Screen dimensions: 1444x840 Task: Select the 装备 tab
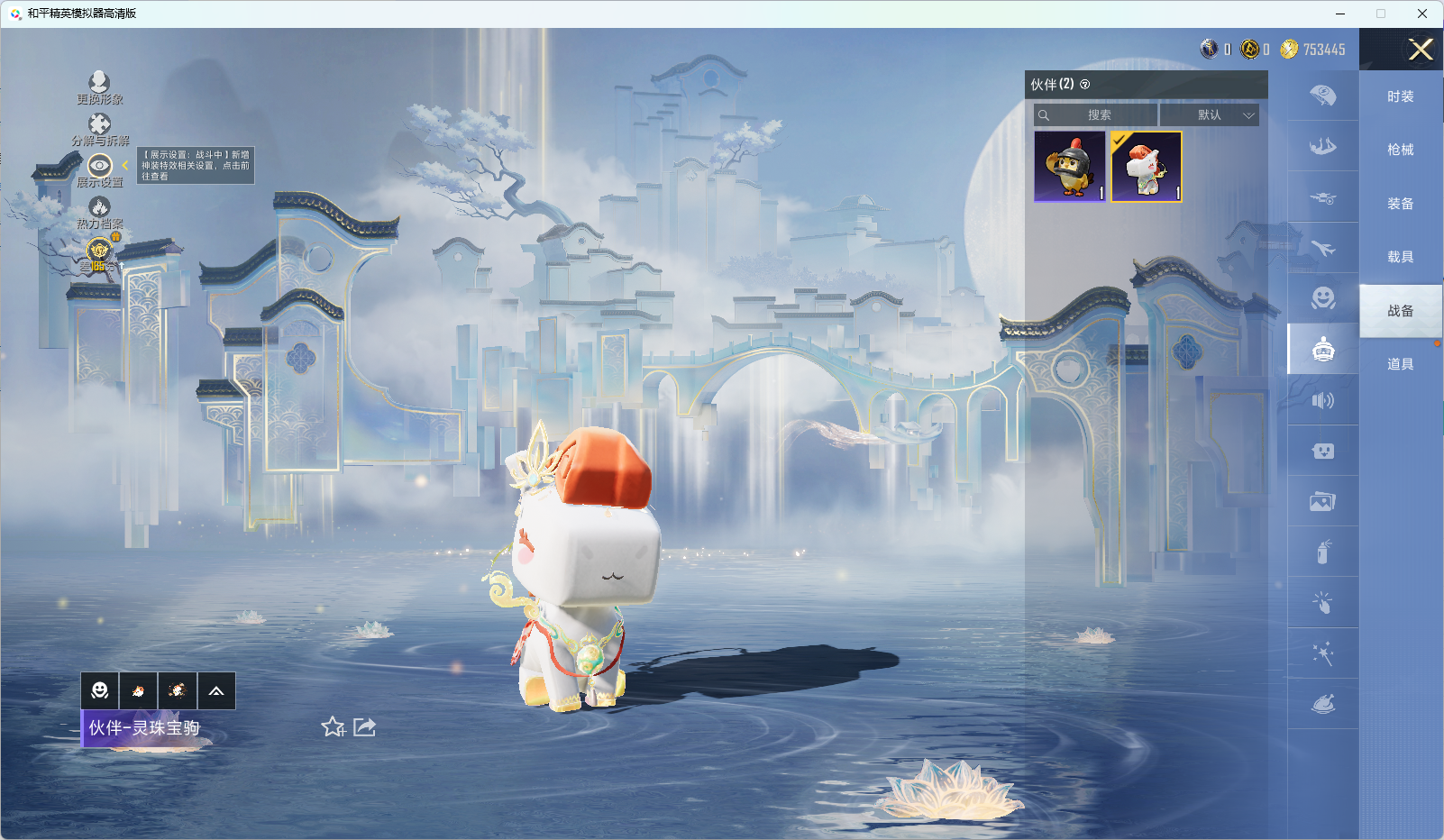coord(1400,204)
